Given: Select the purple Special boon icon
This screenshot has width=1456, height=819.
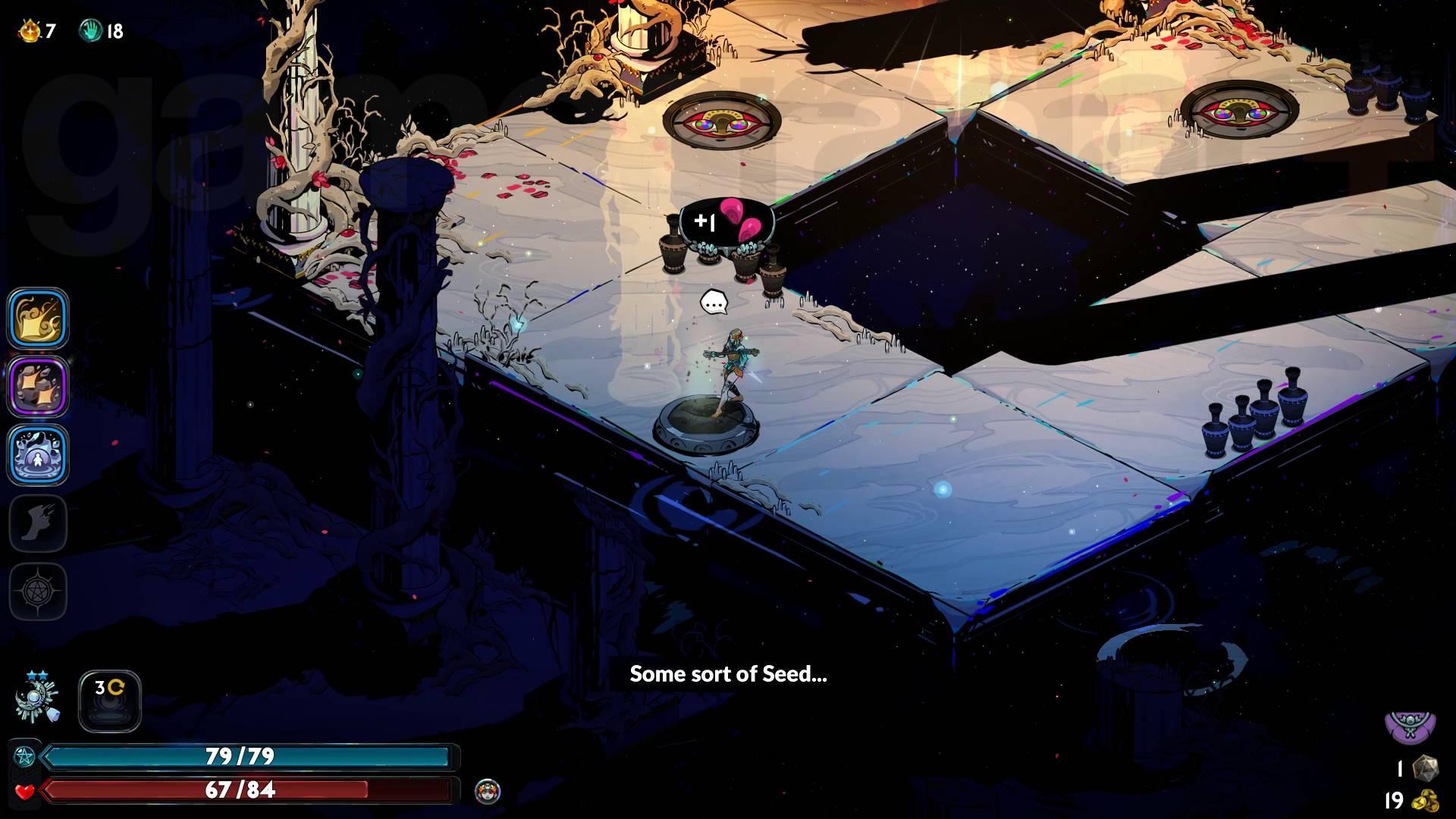Looking at the screenshot, I should click(x=38, y=386).
